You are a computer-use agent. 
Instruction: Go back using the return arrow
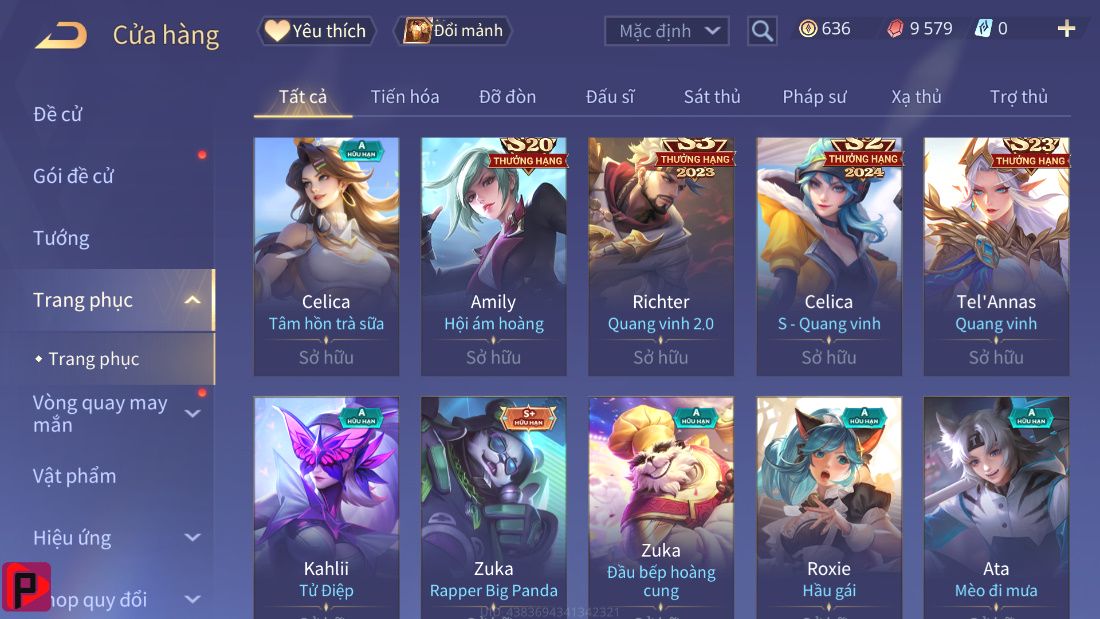61,36
